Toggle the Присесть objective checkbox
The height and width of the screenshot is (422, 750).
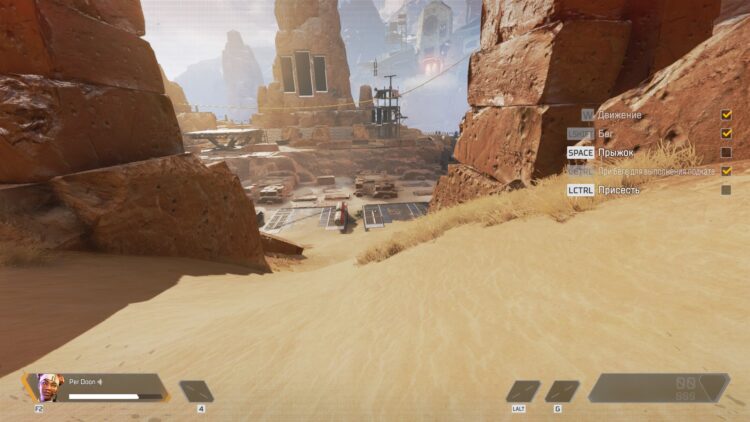tap(726, 189)
